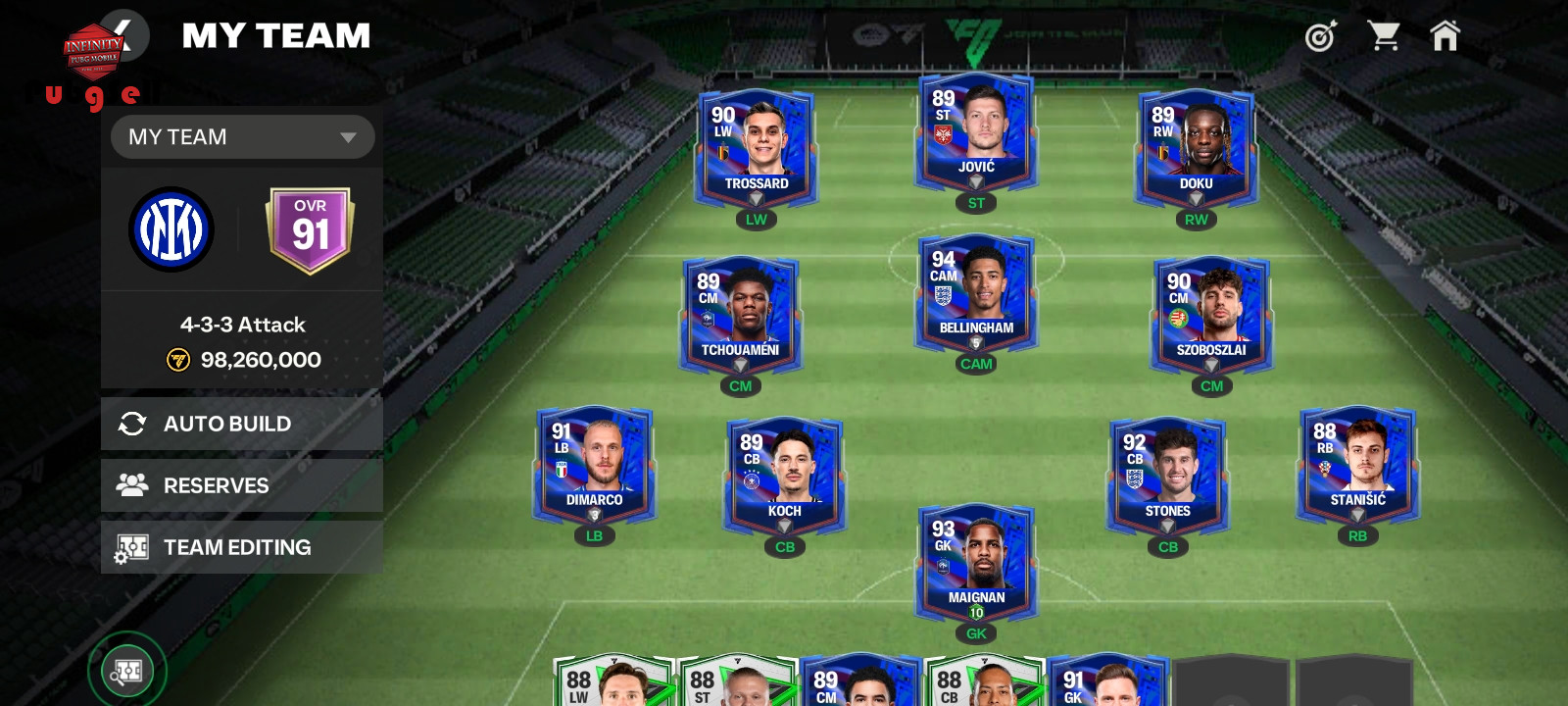Select Bellingham's CAM card
1568x706 pixels.
click(x=976, y=292)
